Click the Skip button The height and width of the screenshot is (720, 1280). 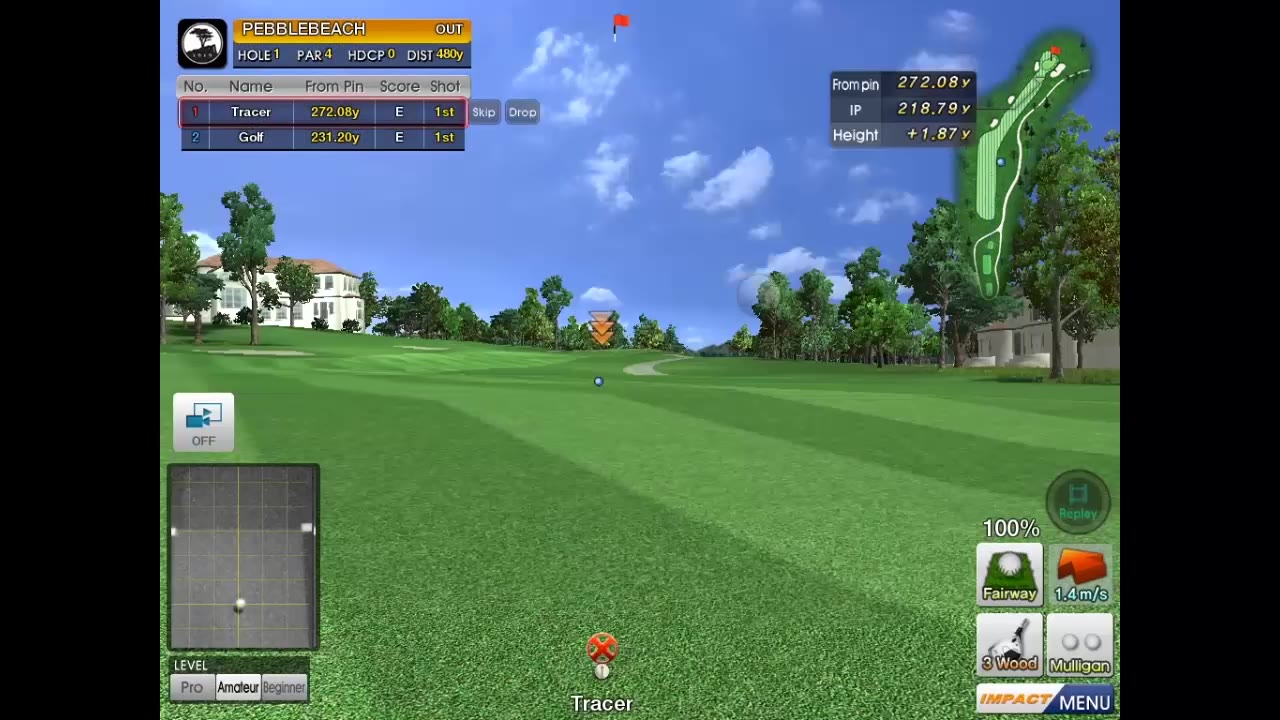click(x=483, y=112)
